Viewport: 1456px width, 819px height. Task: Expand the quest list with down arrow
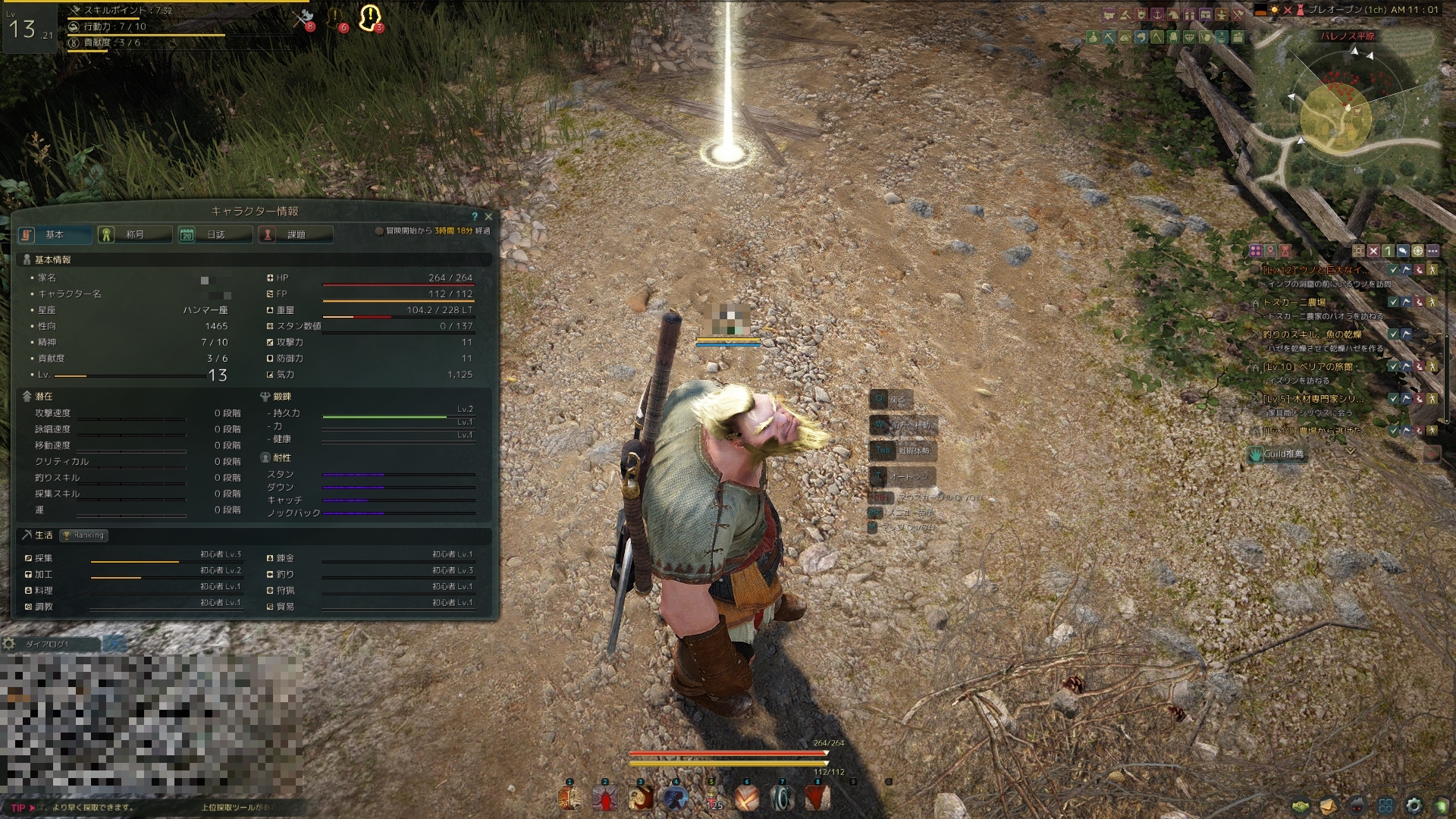1350,451
